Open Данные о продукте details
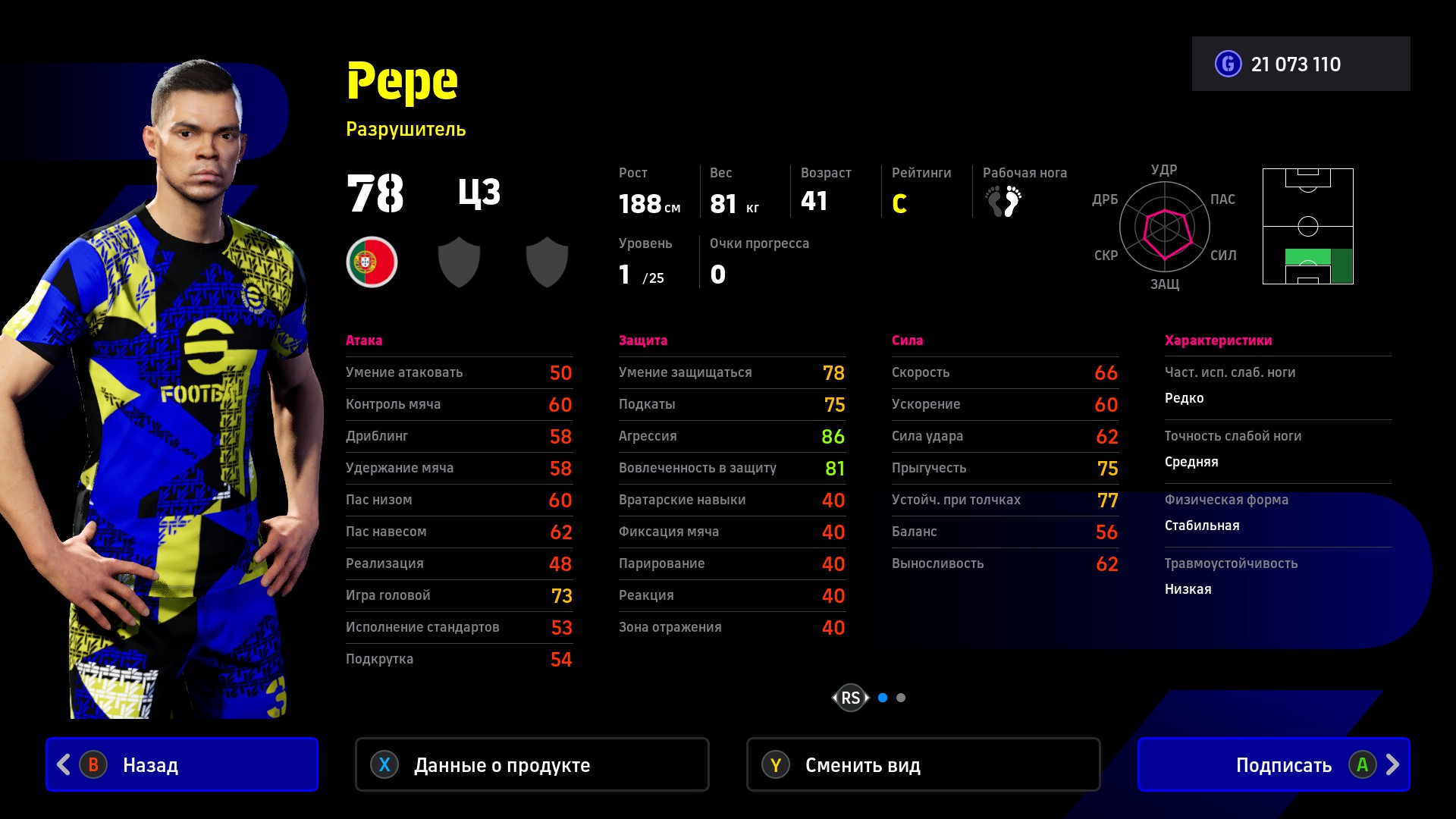Screen dimensions: 1456x819 pyautogui.click(x=532, y=764)
